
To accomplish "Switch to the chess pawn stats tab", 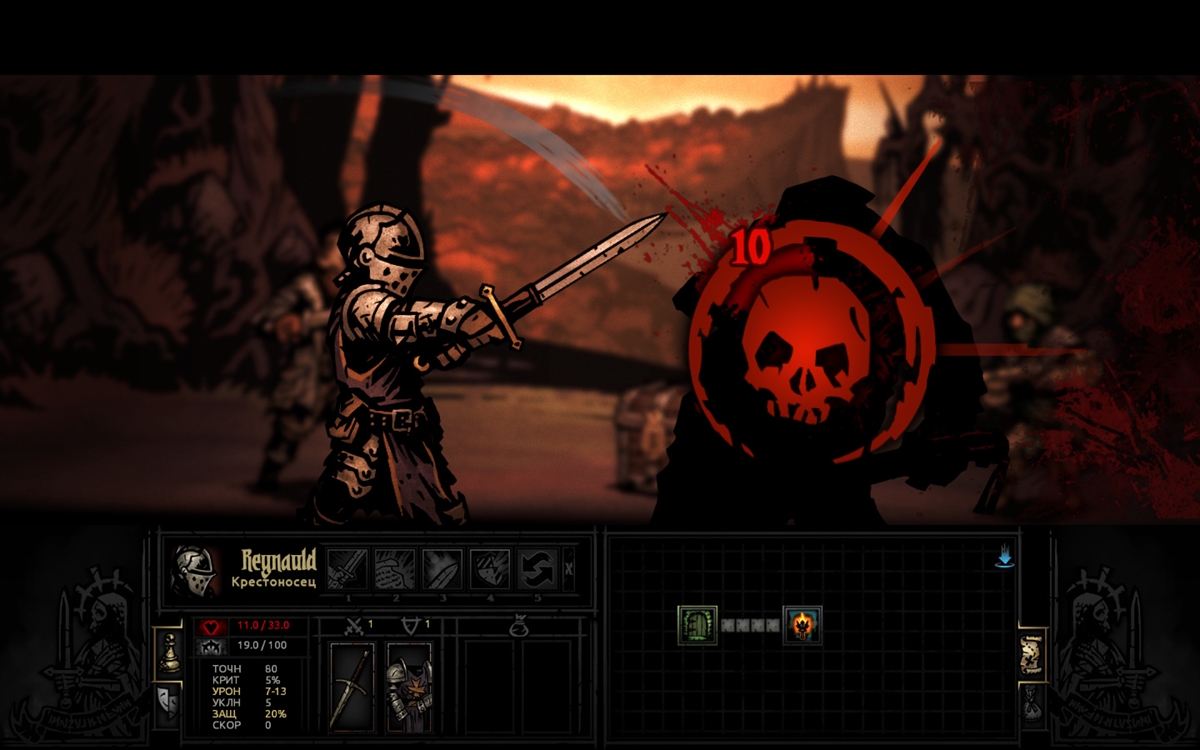I will [x=169, y=653].
